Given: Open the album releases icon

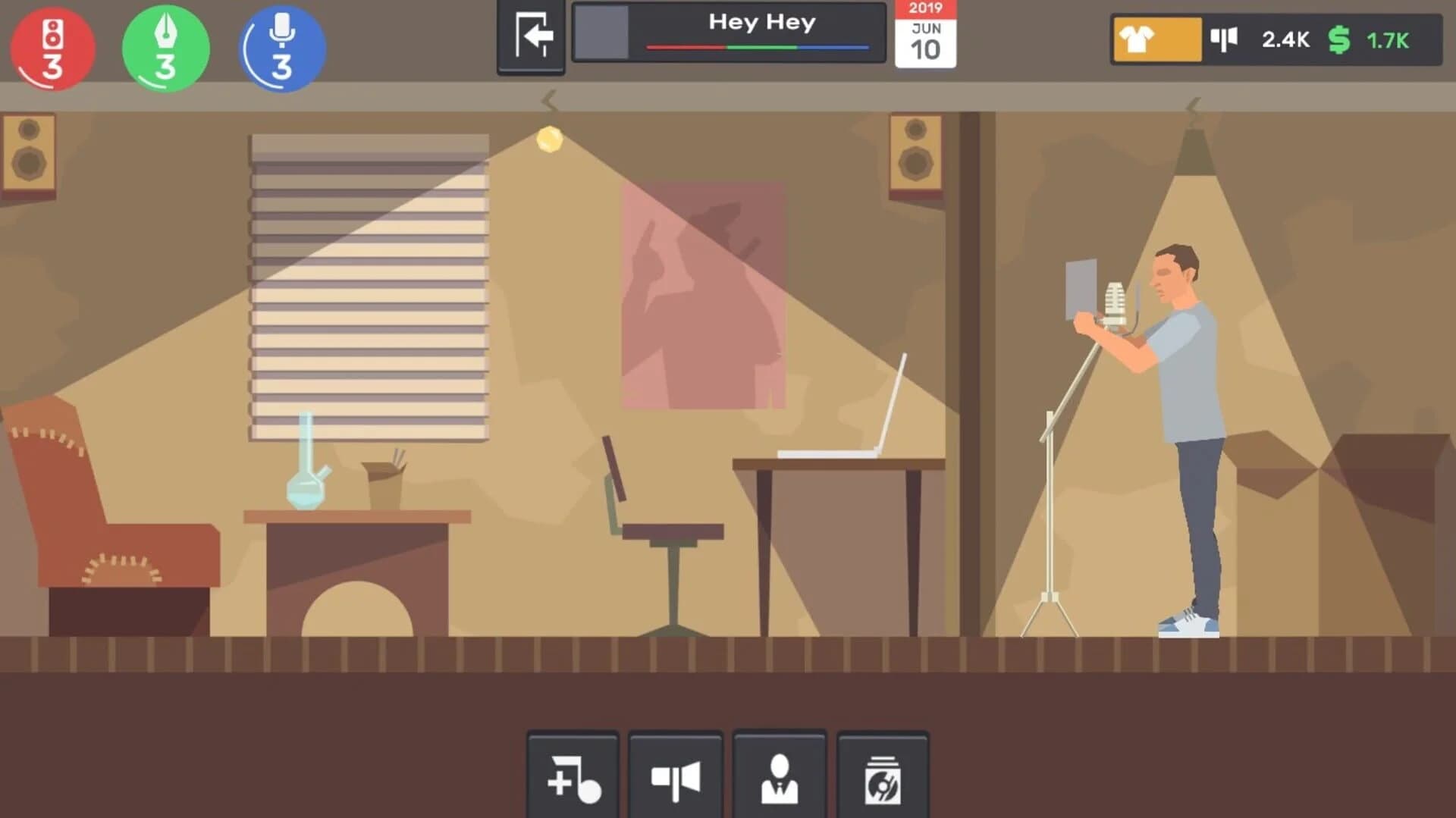Looking at the screenshot, I should [x=883, y=775].
